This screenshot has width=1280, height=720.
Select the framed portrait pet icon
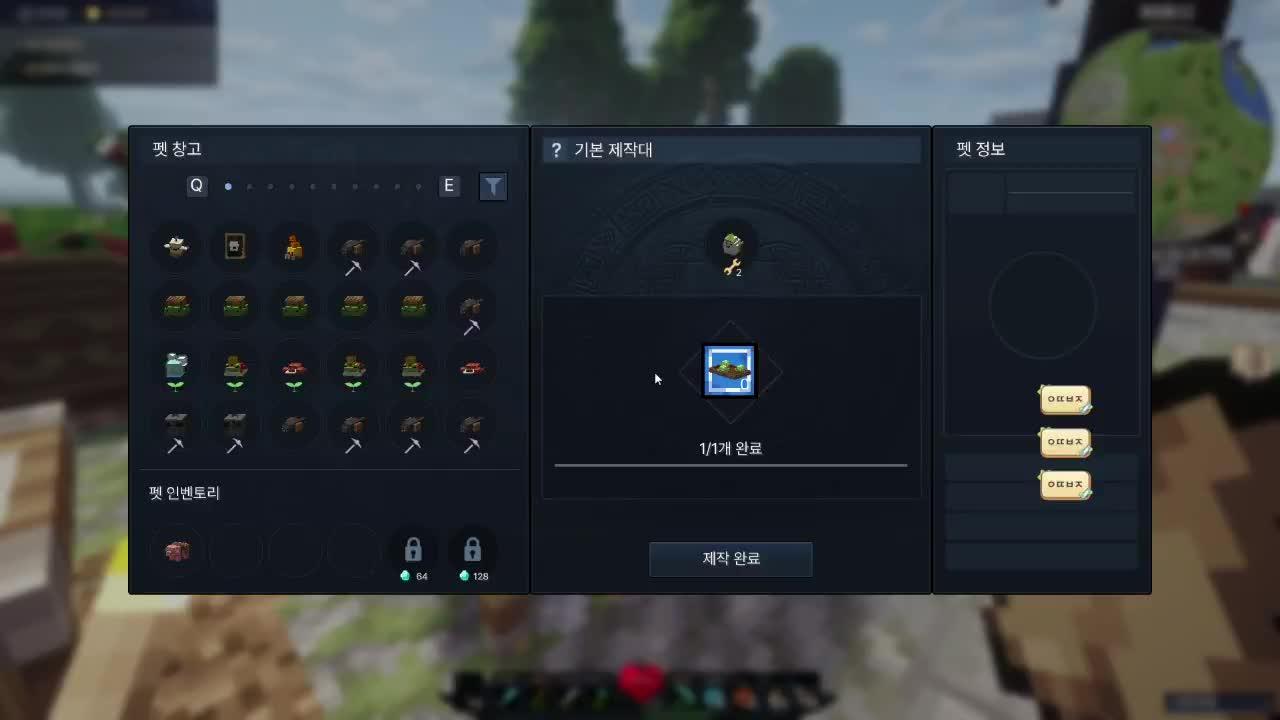tap(234, 247)
